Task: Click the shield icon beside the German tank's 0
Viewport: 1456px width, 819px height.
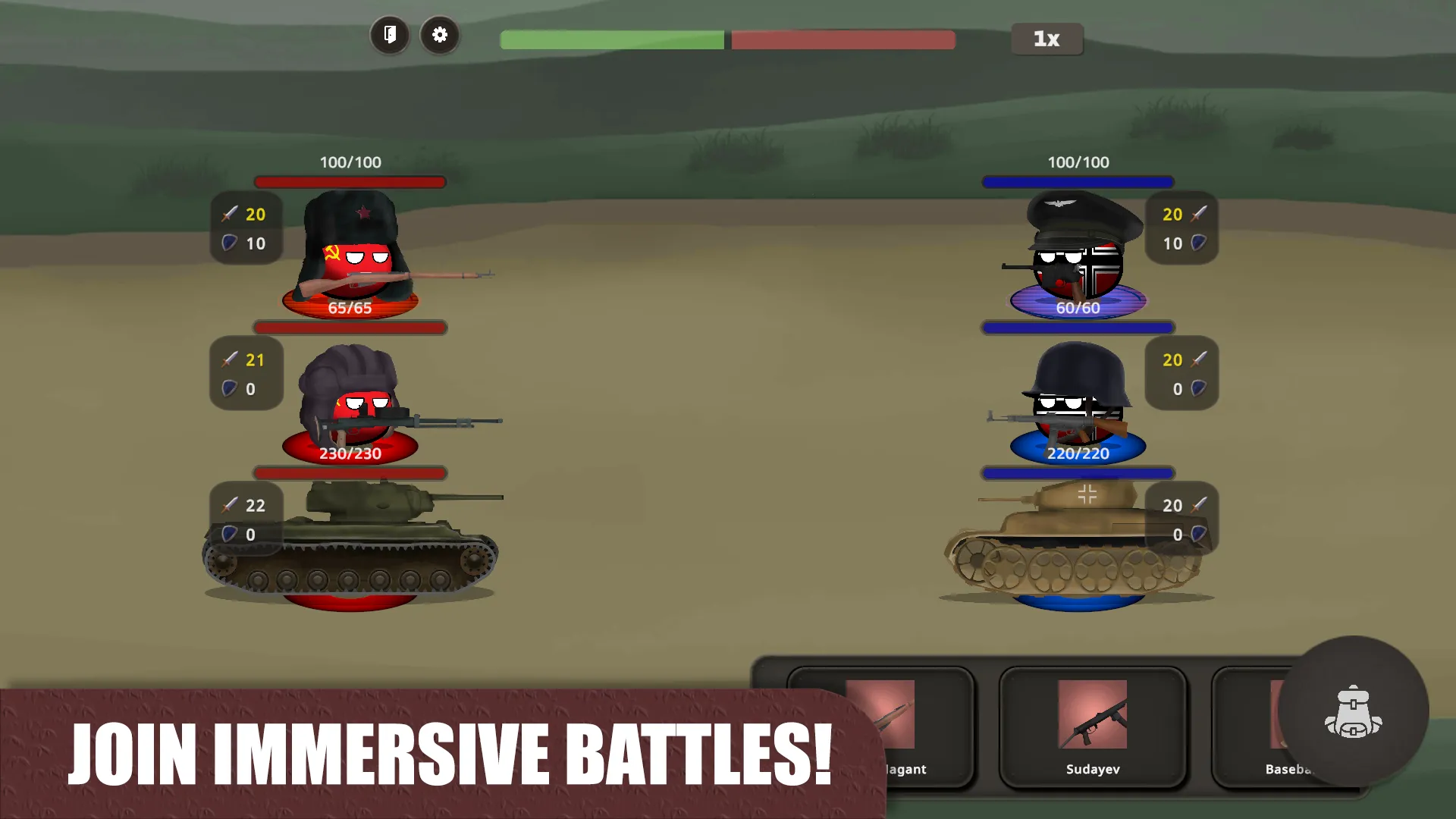Action: [x=1199, y=535]
